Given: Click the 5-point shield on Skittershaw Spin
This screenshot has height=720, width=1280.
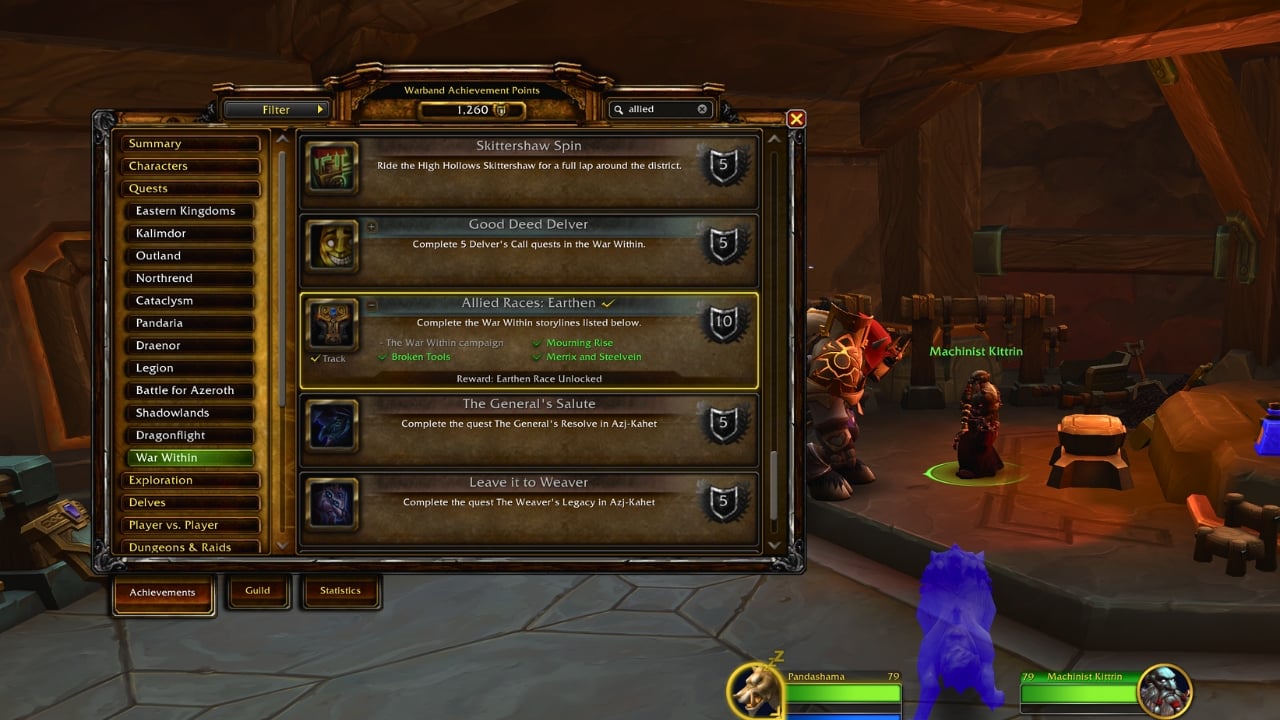Looking at the screenshot, I should click(x=722, y=164).
